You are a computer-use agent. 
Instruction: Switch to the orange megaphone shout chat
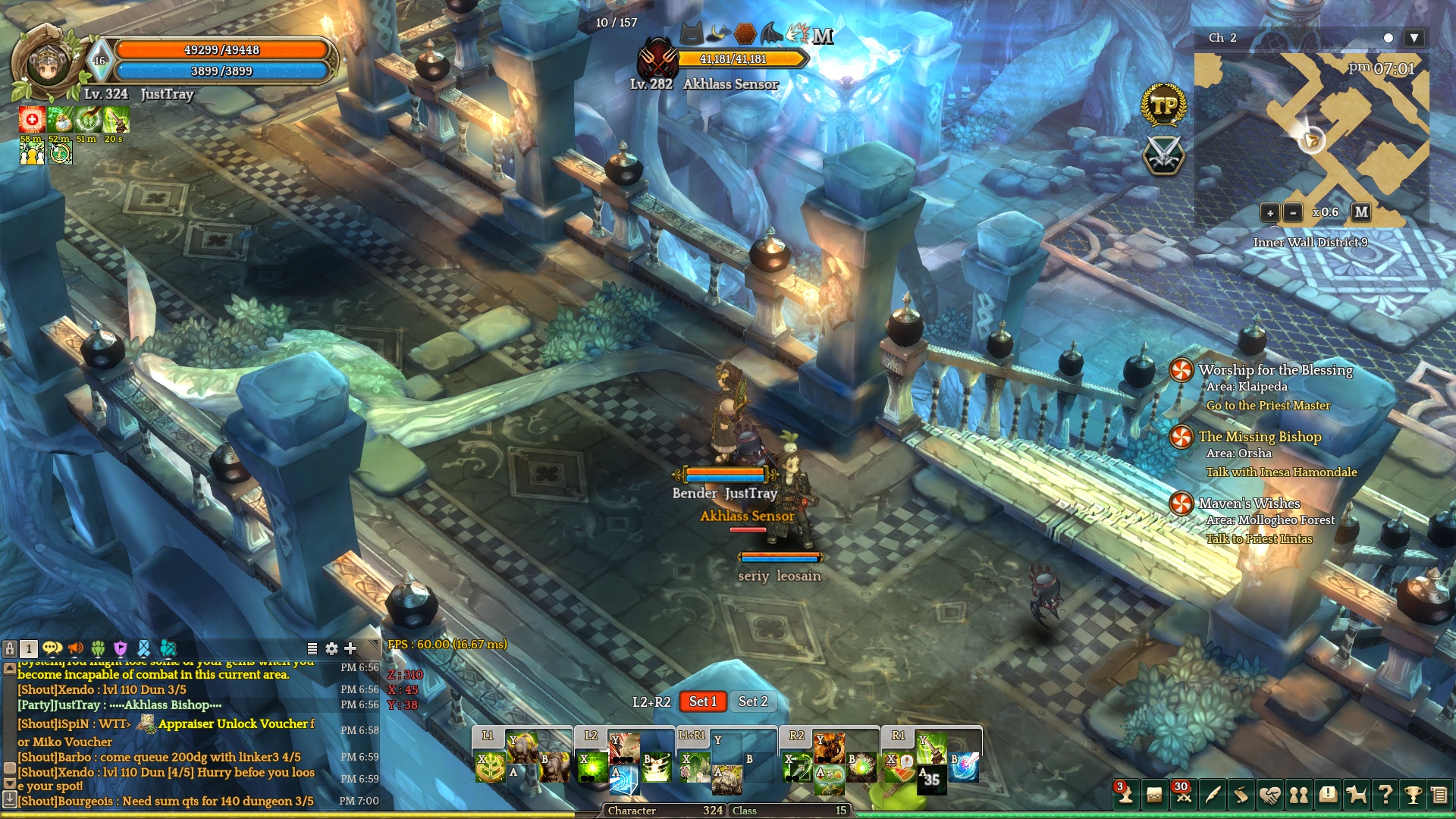(75, 648)
